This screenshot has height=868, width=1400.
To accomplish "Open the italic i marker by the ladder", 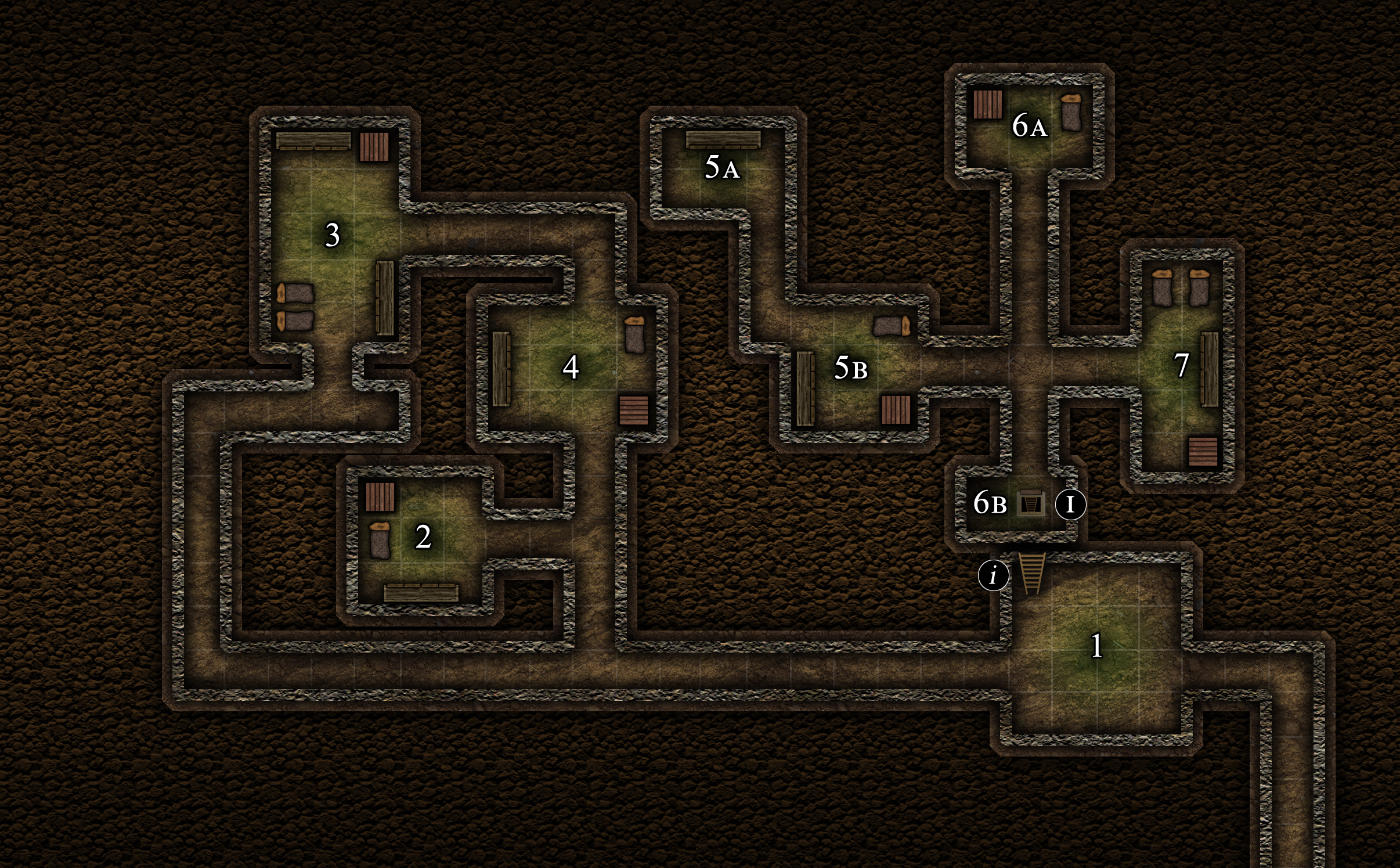I will (993, 575).
